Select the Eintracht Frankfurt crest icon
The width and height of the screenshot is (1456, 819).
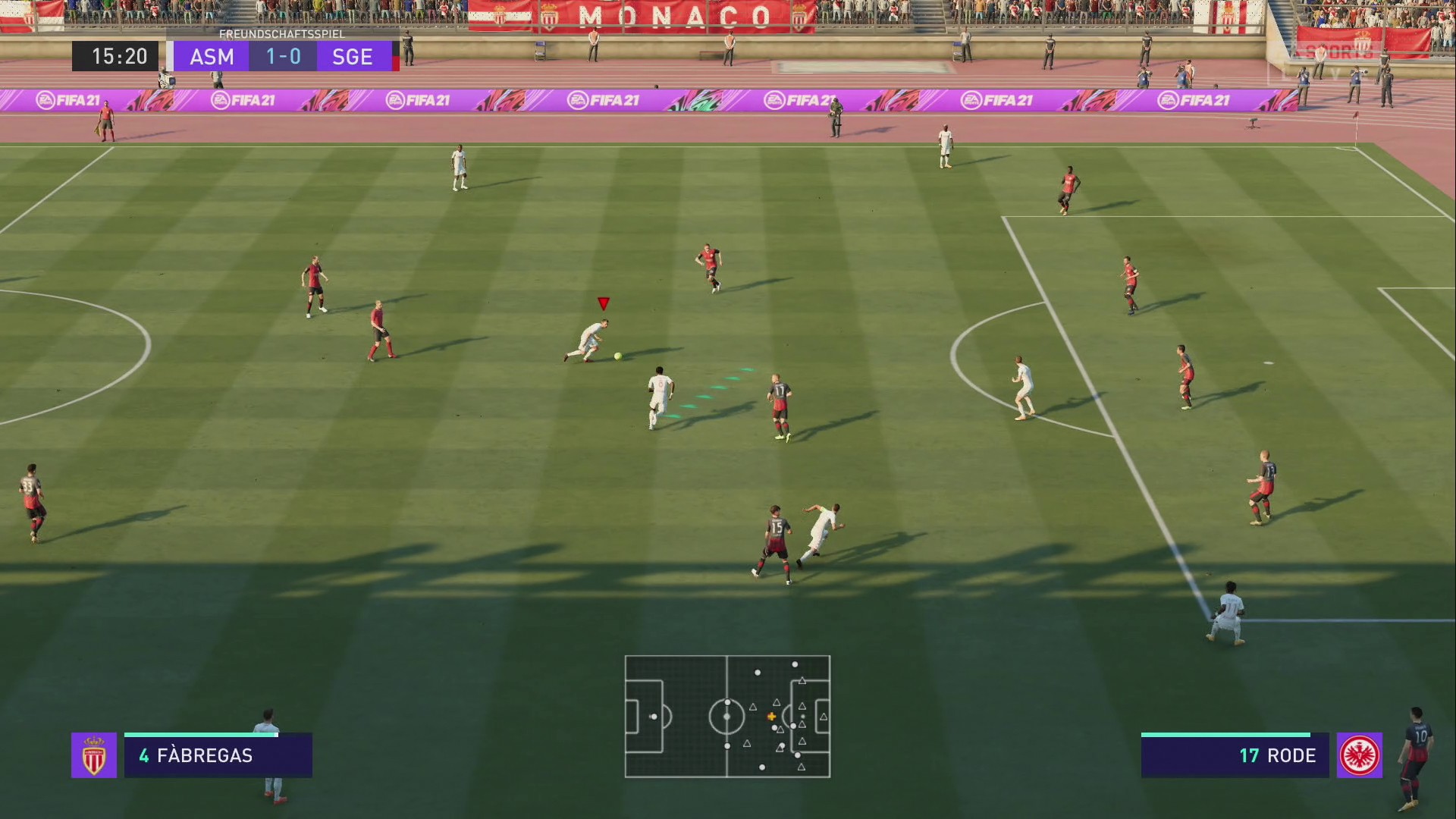pyautogui.click(x=1359, y=755)
